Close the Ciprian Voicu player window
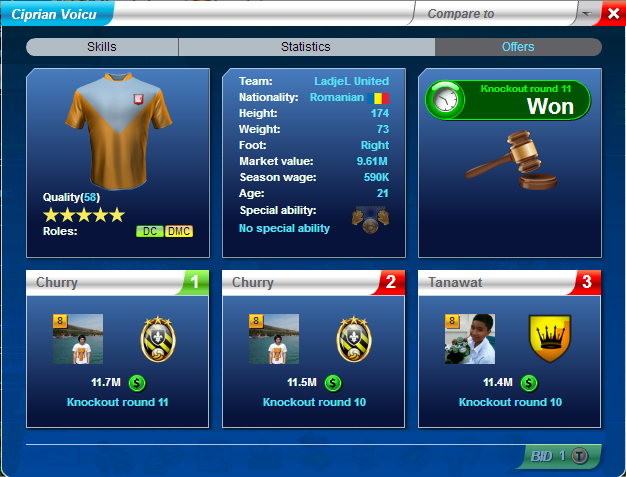Viewport: 626px width, 477px height. pos(612,13)
